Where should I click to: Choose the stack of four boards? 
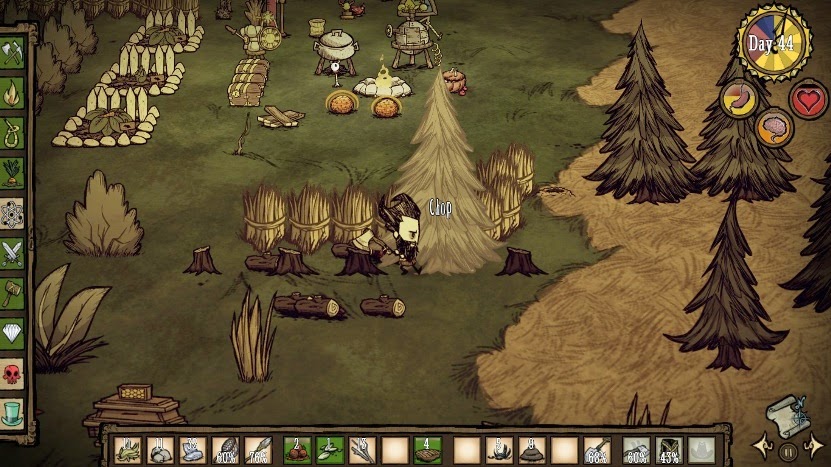(x=429, y=451)
